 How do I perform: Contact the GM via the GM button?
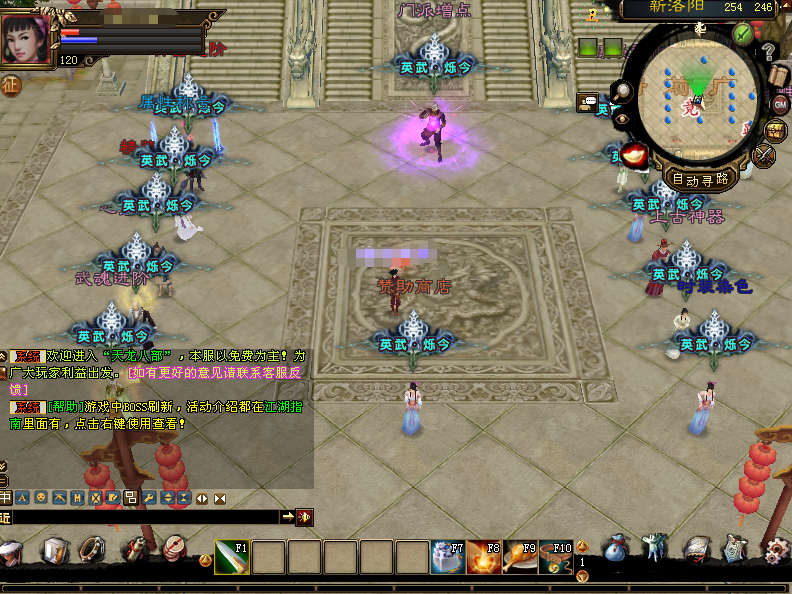coord(780,104)
